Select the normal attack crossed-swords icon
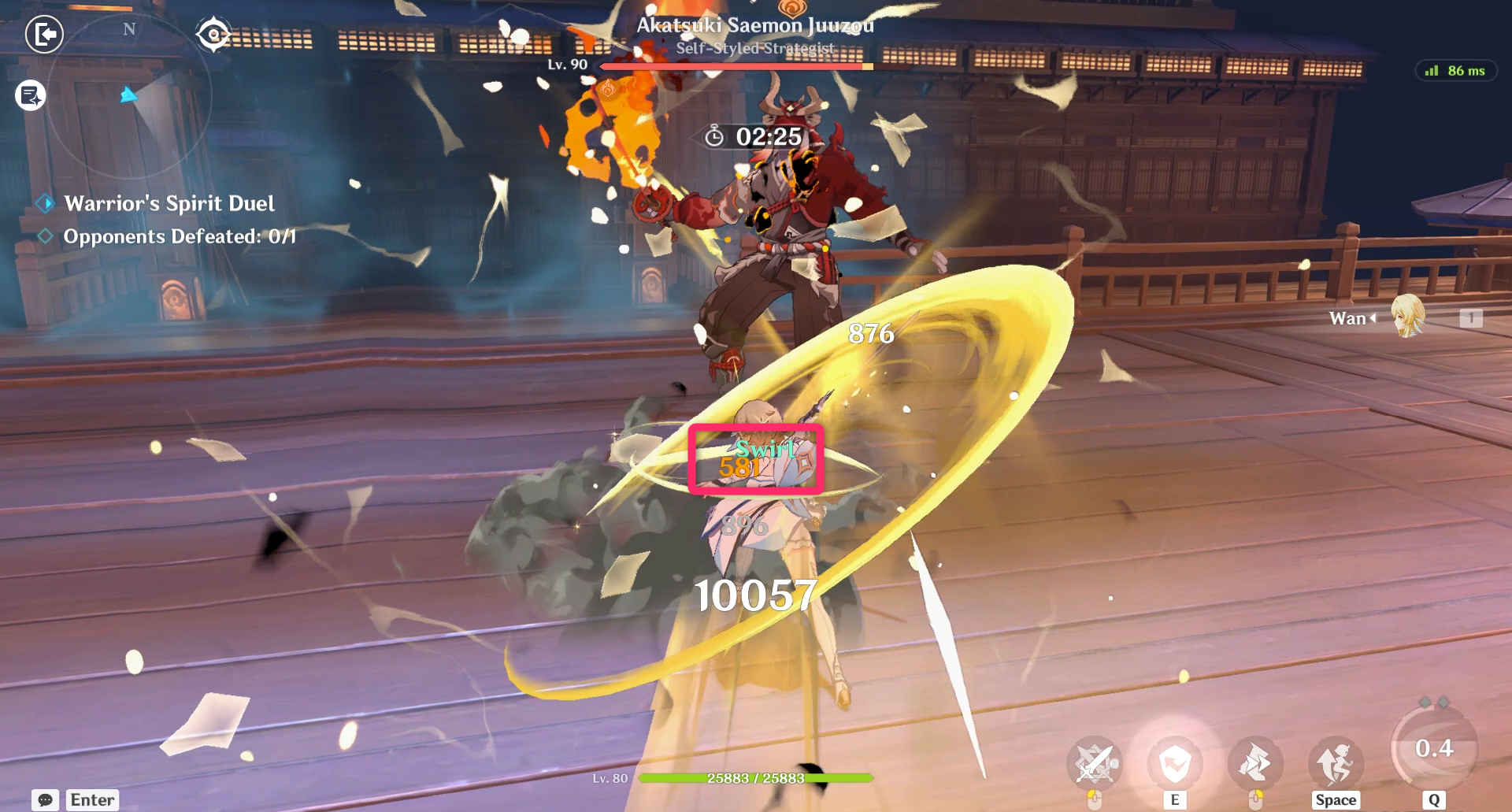The width and height of the screenshot is (1512, 812). 1095,762
